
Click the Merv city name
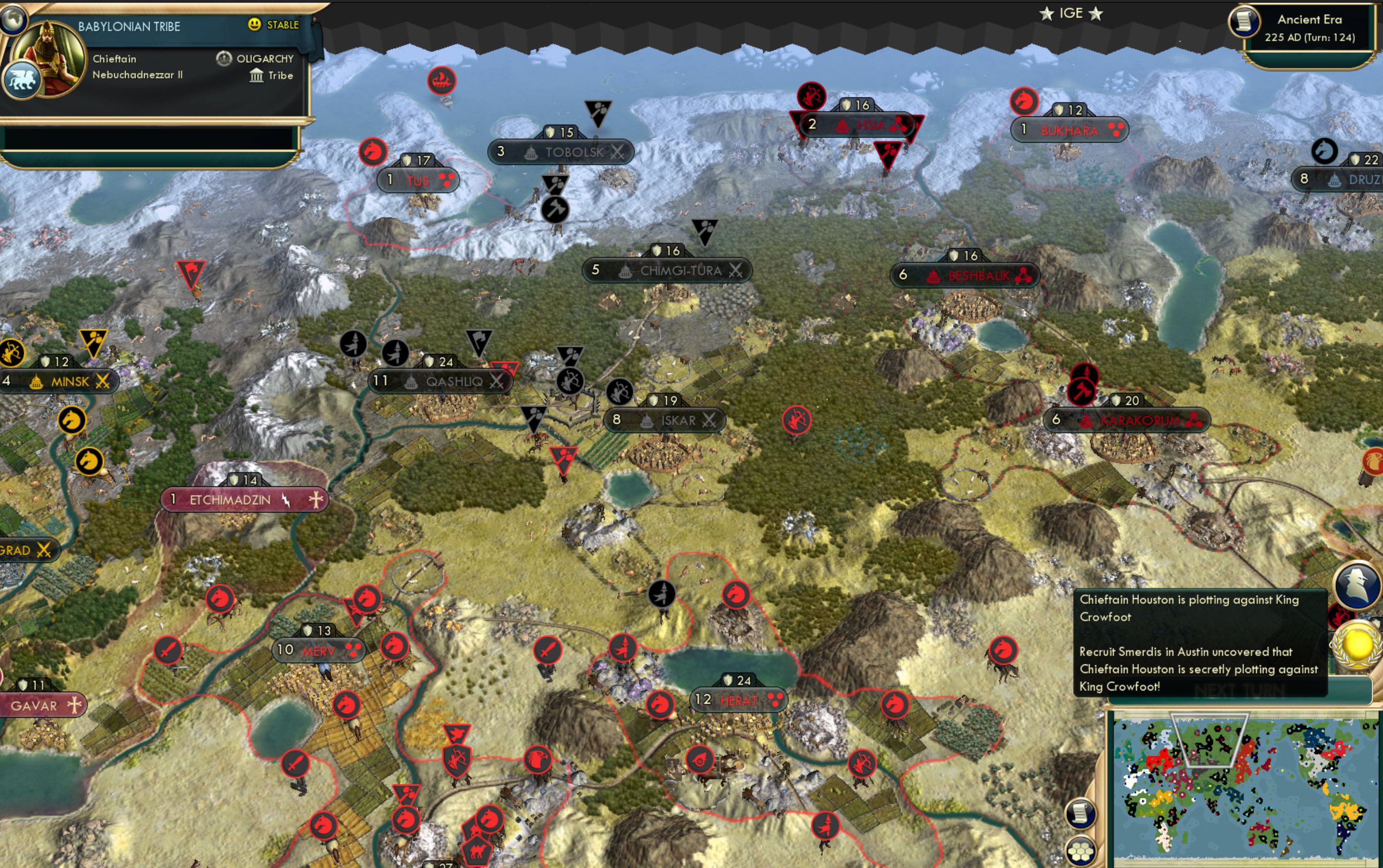click(x=318, y=650)
